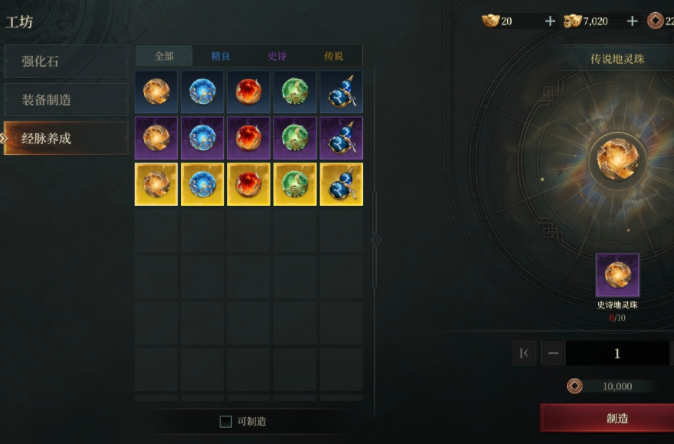Choose the green orb in the purple row
Viewport: 674px width, 444px height.
click(x=295, y=138)
